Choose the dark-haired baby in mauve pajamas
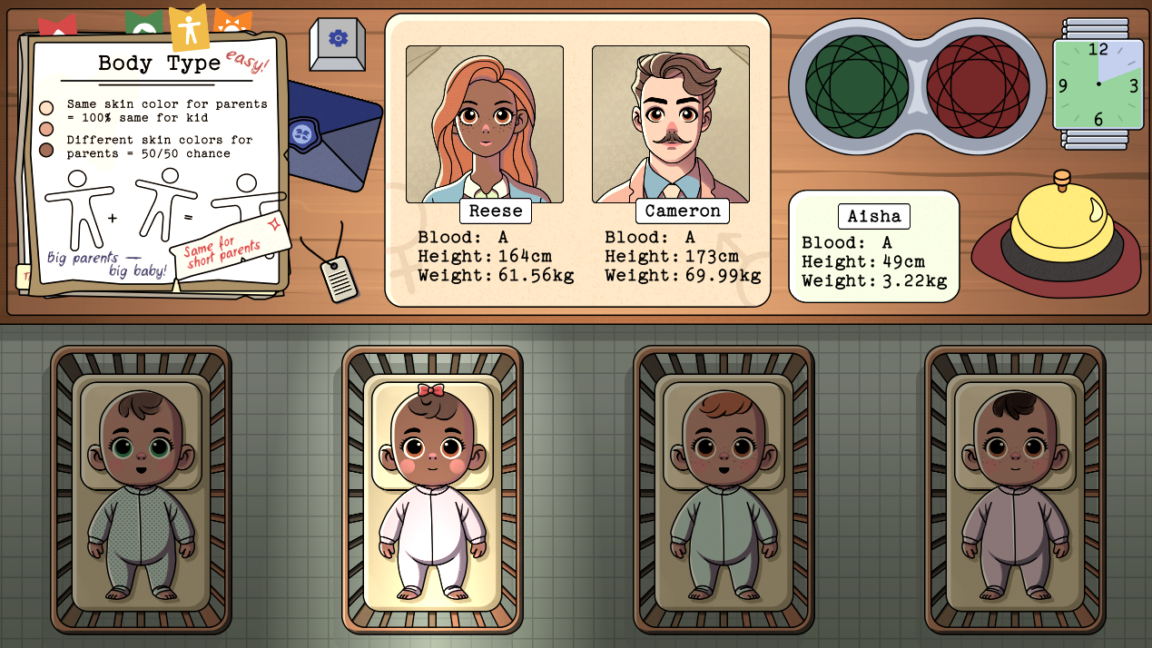 (x=1014, y=489)
